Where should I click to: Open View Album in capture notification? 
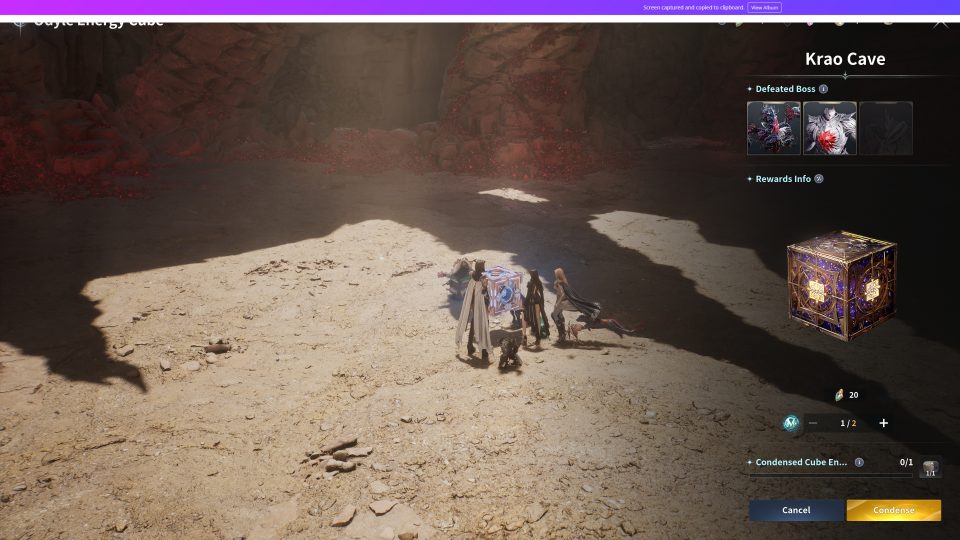764,7
